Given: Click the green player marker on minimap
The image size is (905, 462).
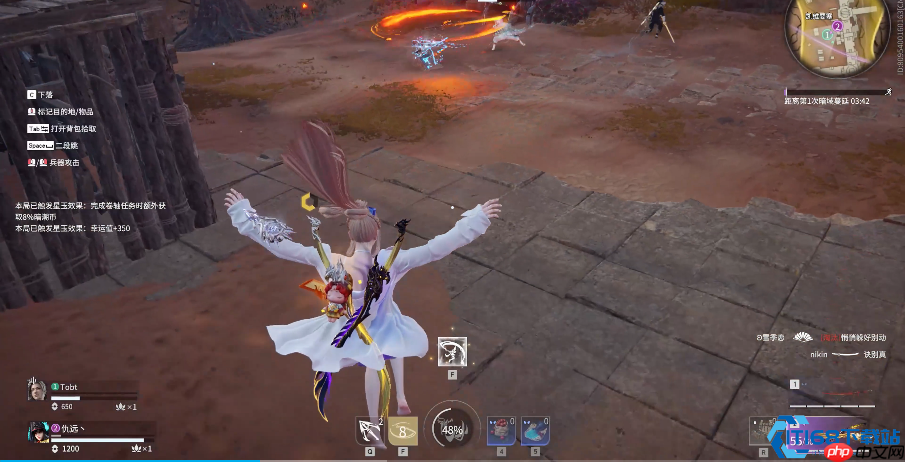Looking at the screenshot, I should coord(827,34).
